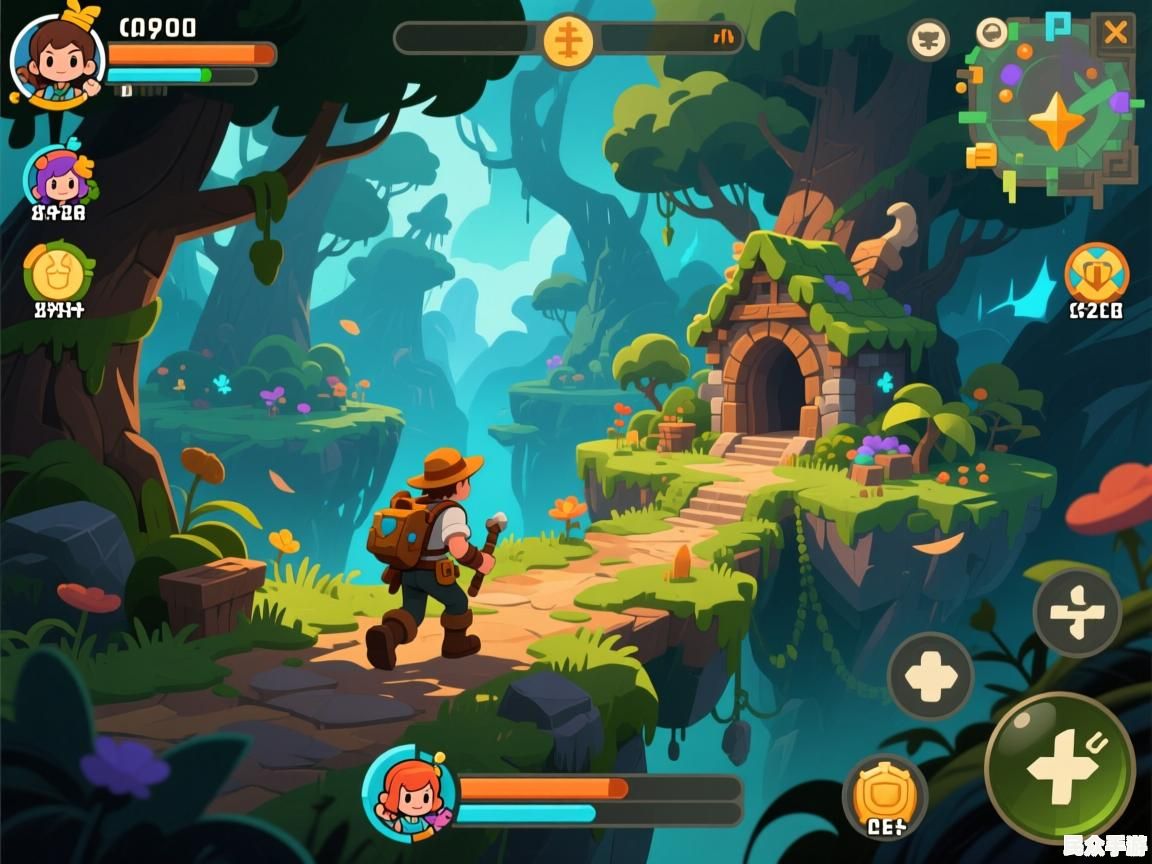Trigger the large green attack button
The height and width of the screenshot is (864, 1152).
[1059, 767]
